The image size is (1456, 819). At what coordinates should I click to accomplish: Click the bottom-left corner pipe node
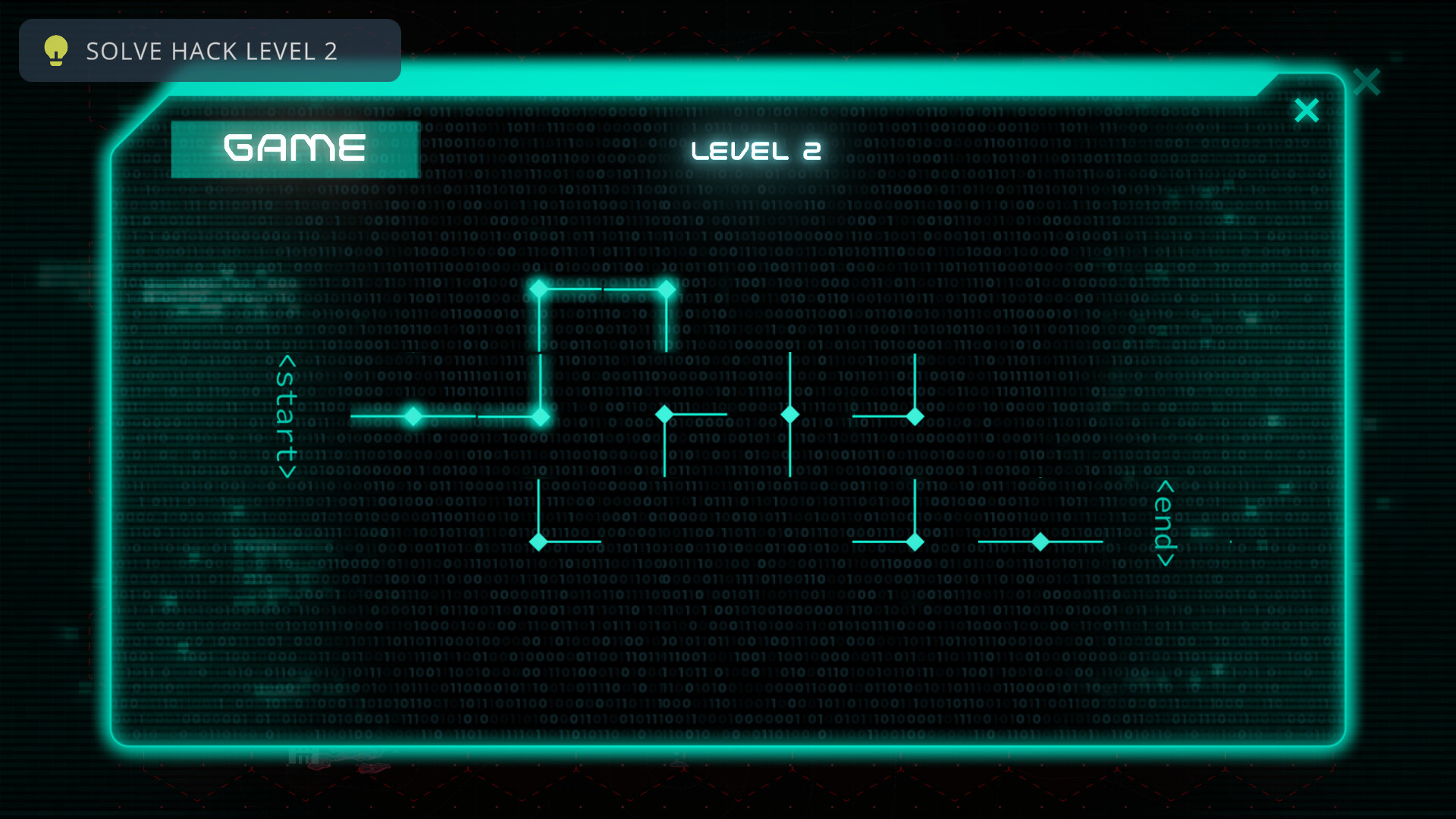tap(540, 542)
